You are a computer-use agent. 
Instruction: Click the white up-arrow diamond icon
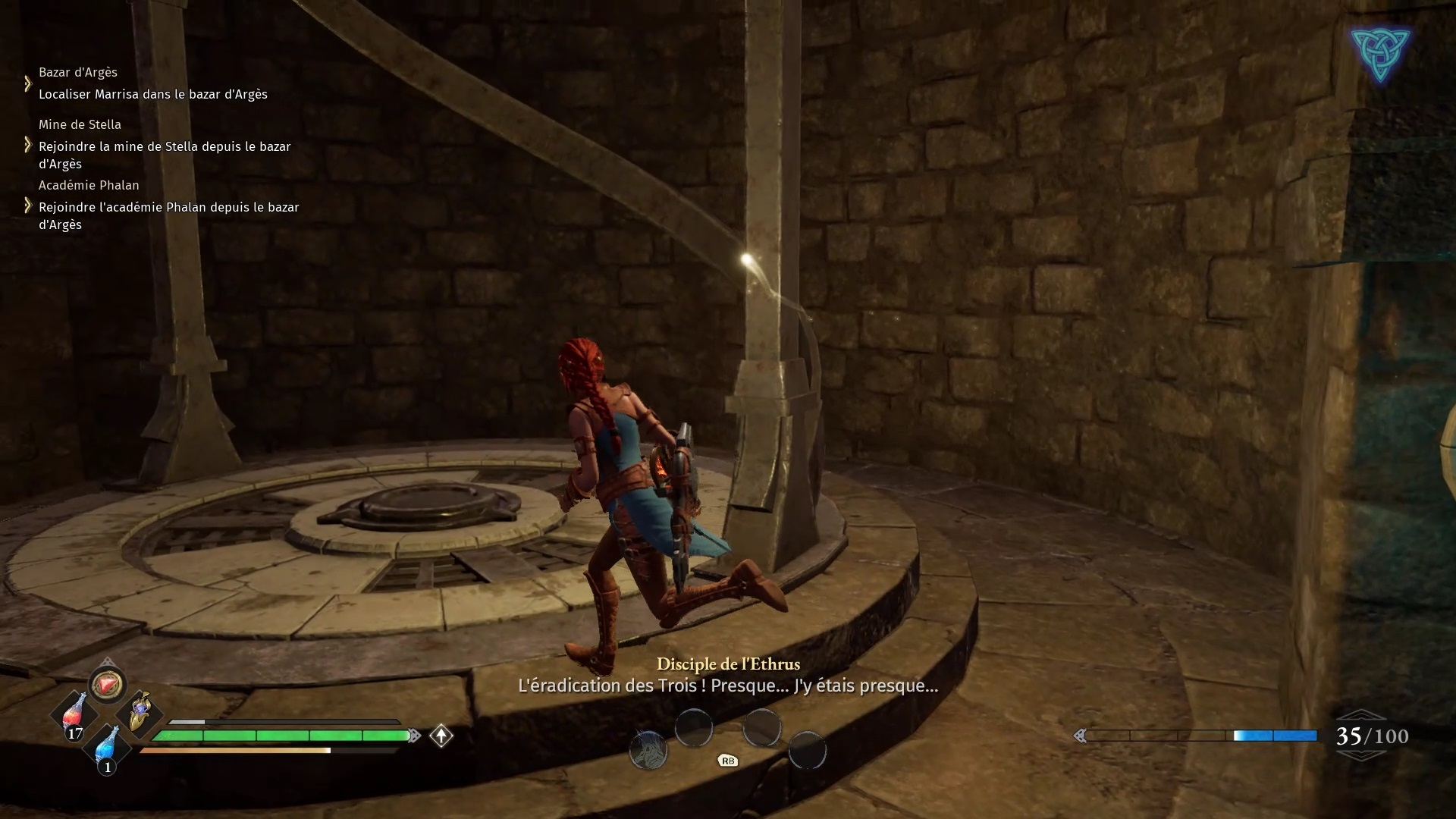tap(441, 736)
